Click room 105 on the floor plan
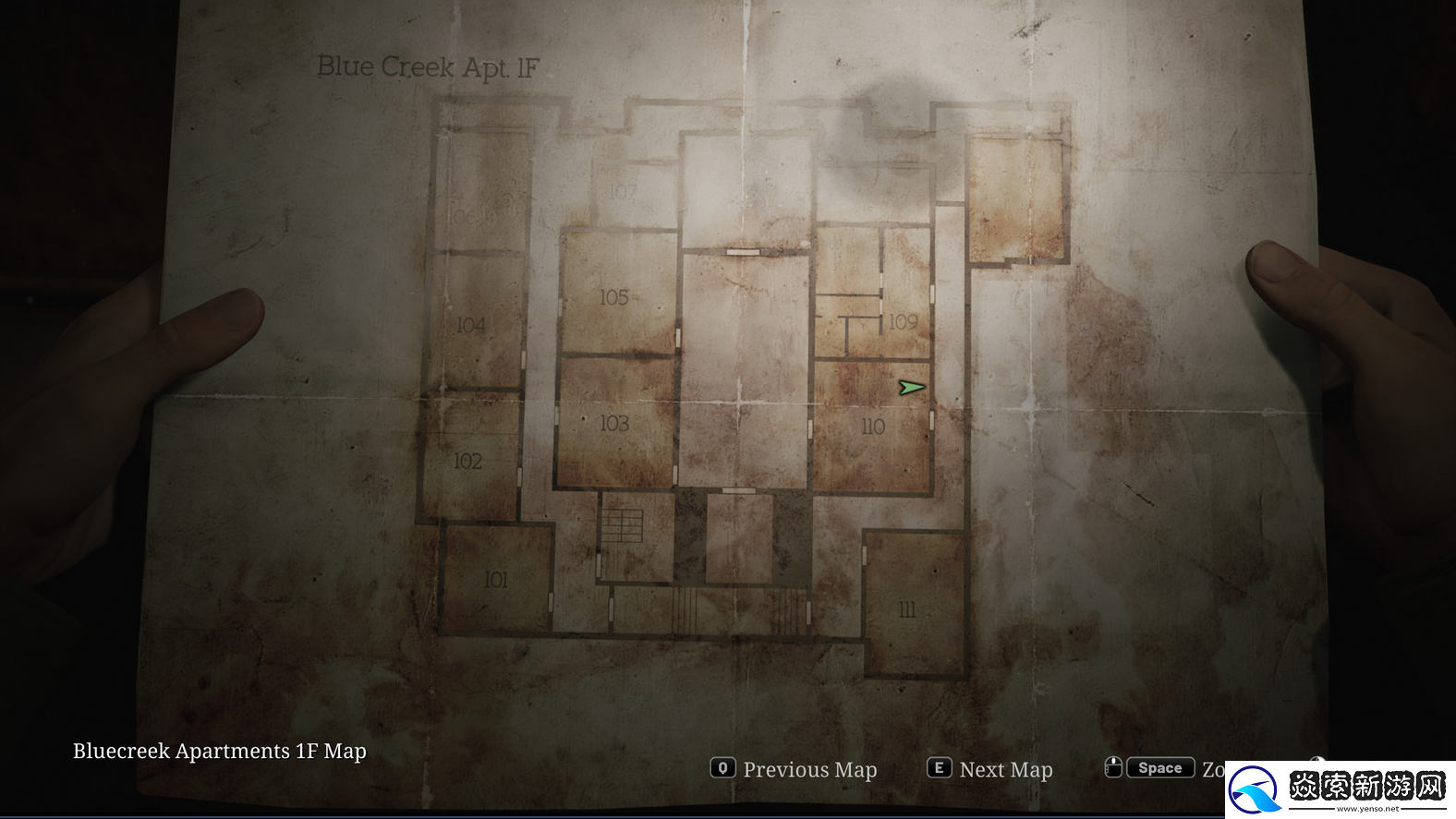The width and height of the screenshot is (1456, 819). coord(614,297)
